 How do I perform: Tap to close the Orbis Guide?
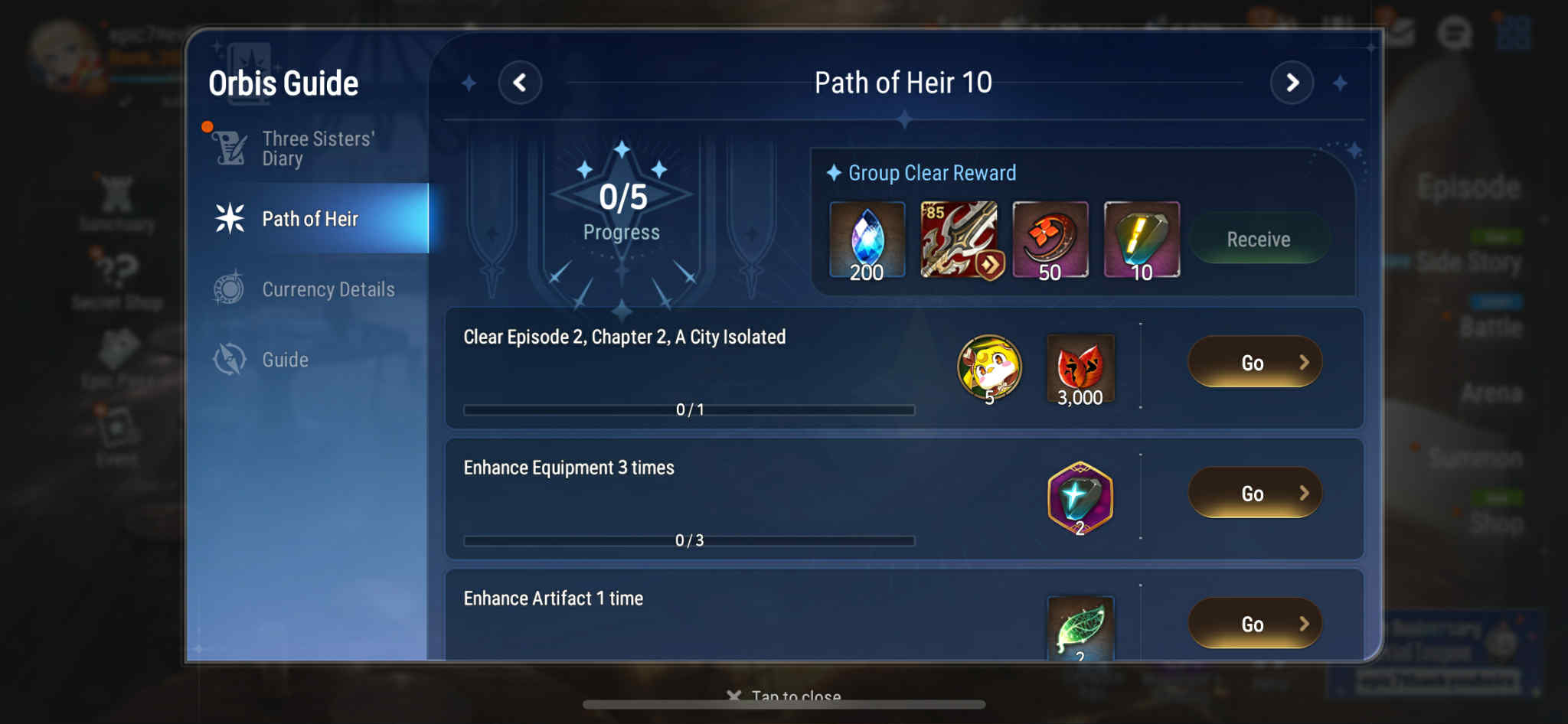(785, 696)
